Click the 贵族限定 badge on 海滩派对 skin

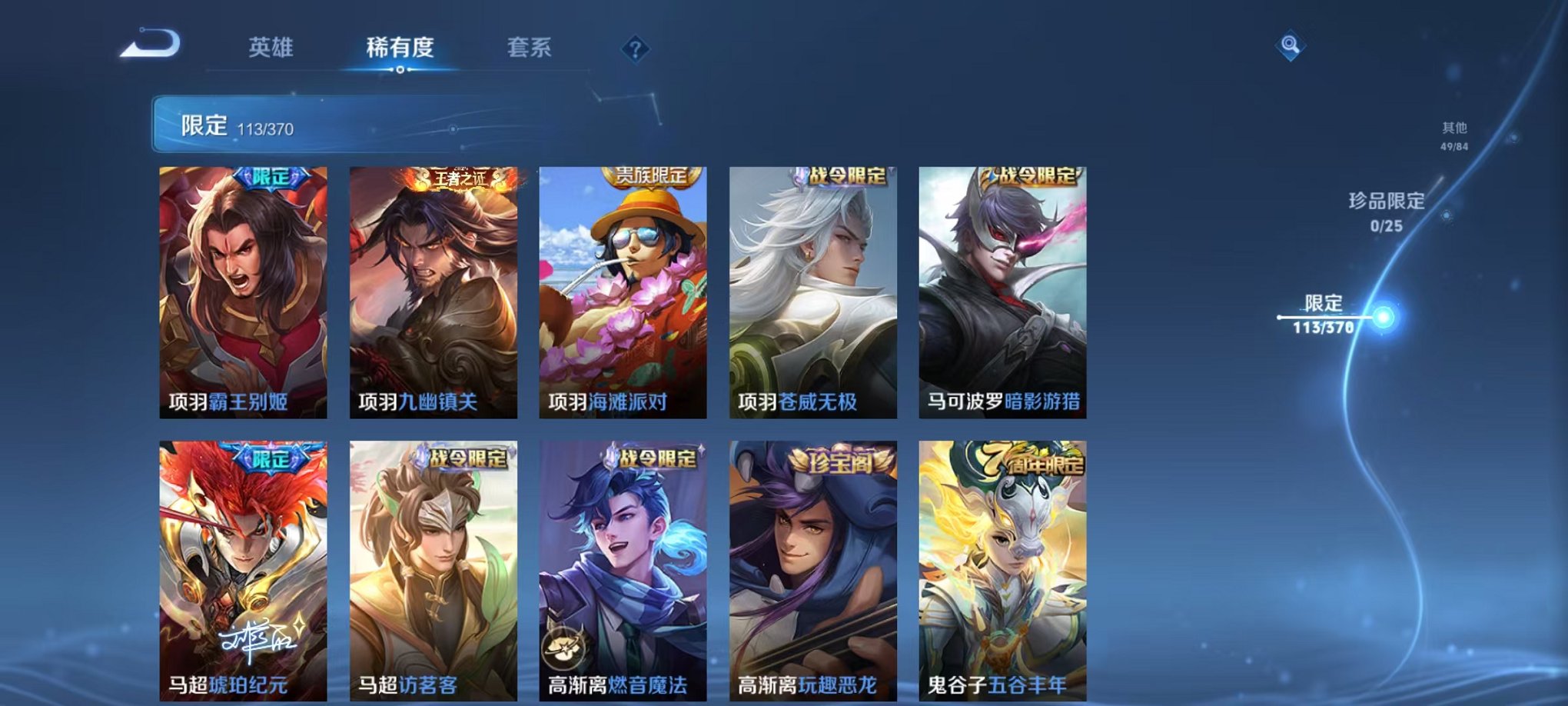point(651,175)
